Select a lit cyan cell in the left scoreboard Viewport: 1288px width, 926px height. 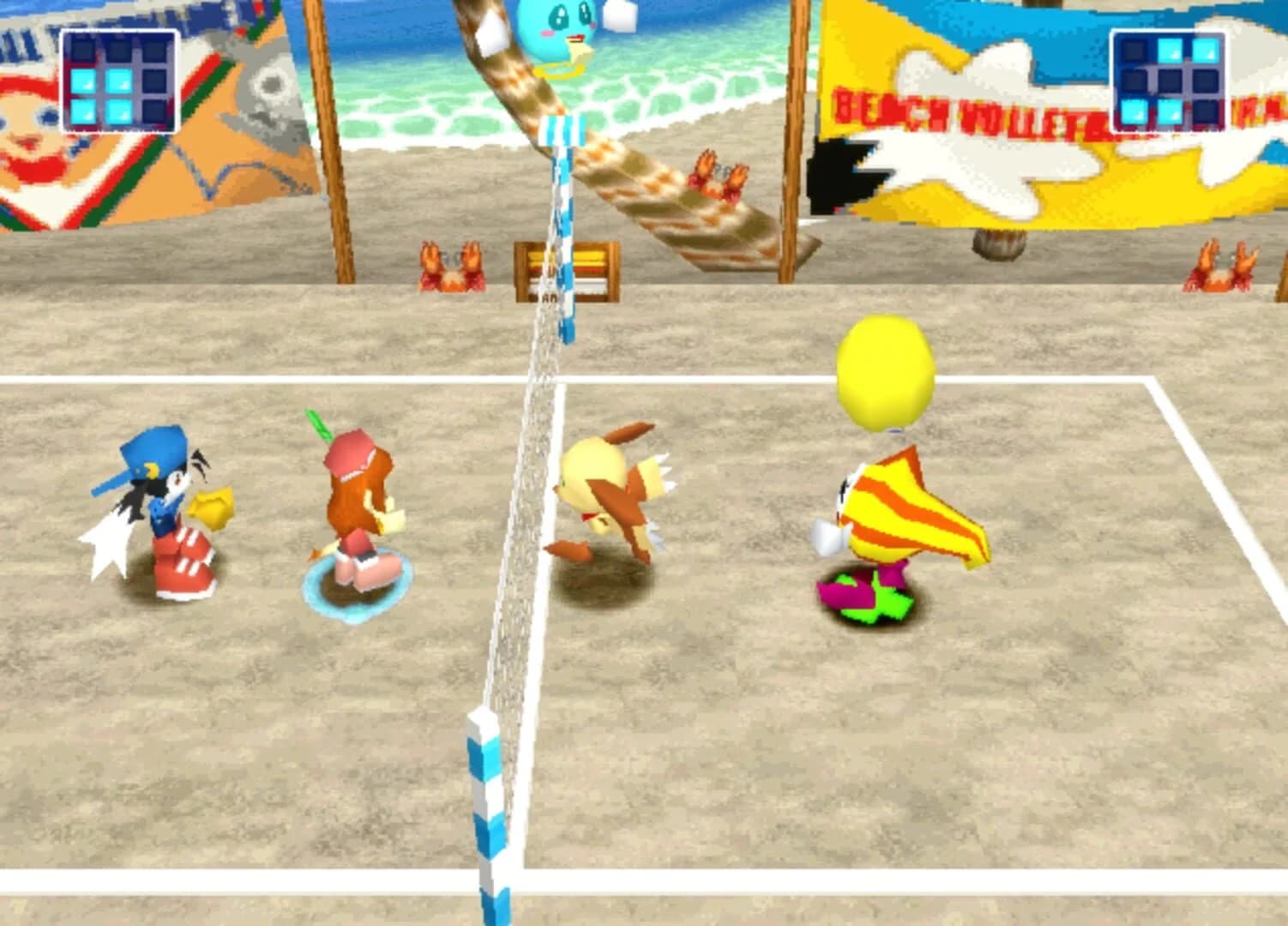pyautogui.click(x=84, y=80)
